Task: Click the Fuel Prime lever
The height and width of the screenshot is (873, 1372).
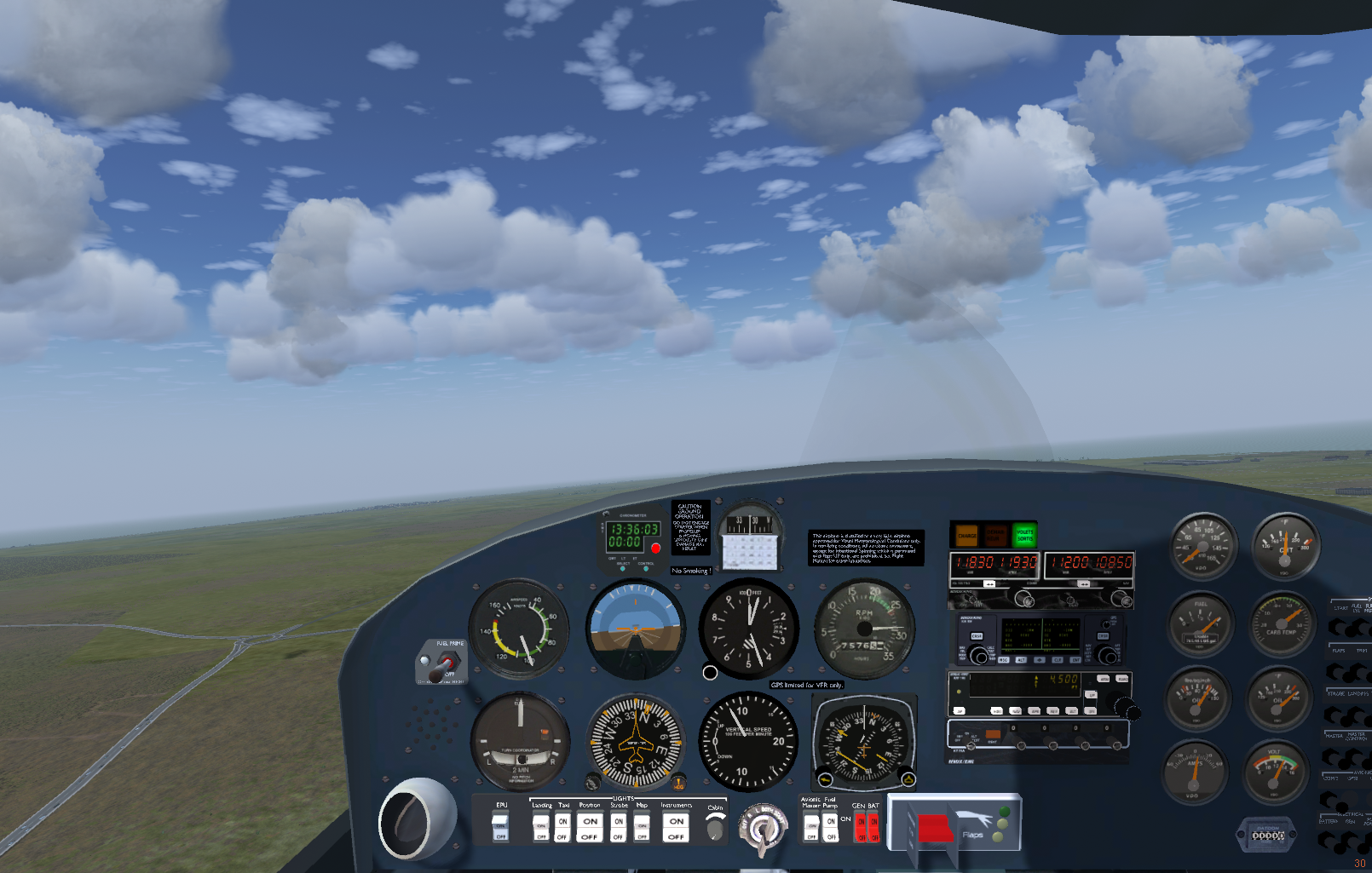Action: (445, 664)
